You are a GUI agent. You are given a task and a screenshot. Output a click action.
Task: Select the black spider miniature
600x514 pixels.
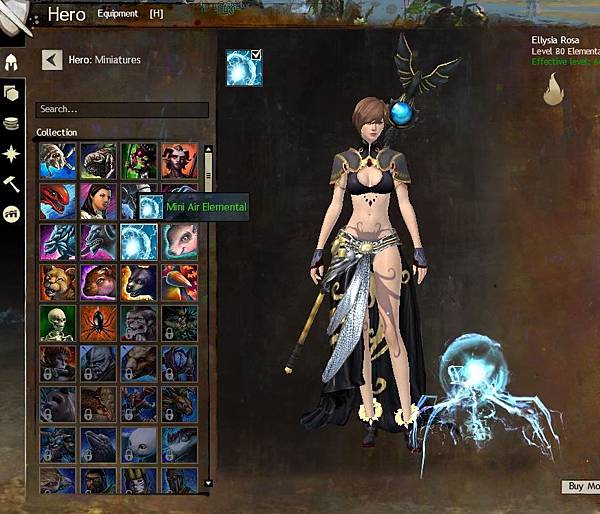click(98, 322)
